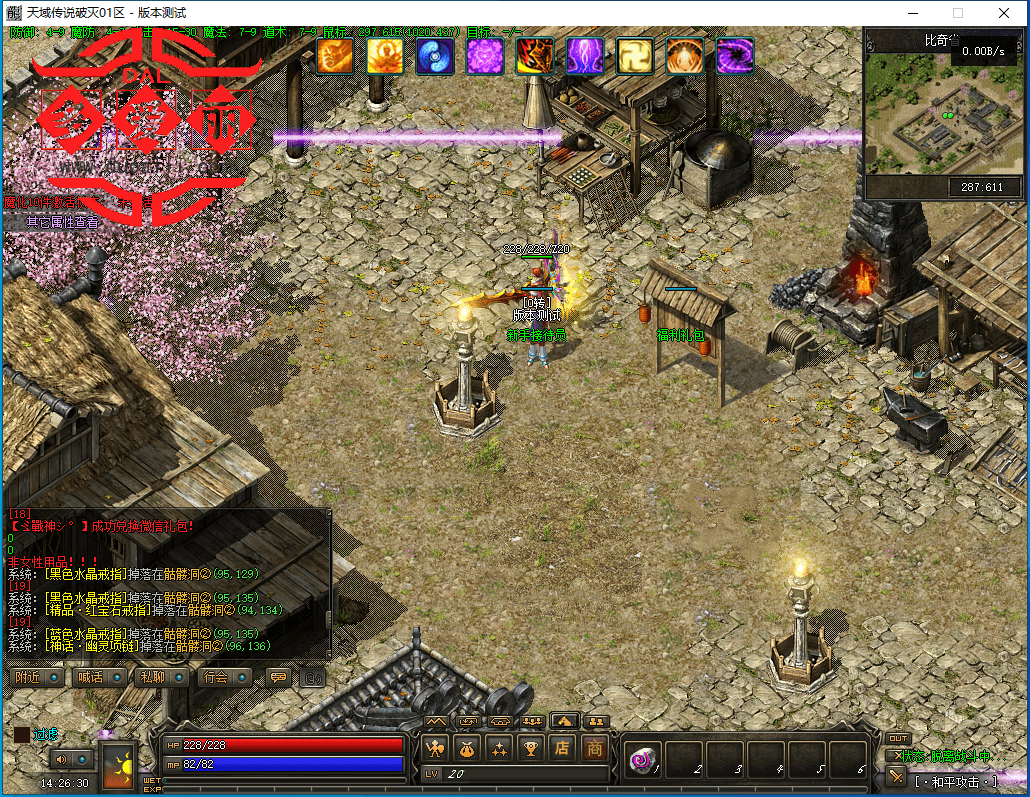Close the game window

1003,13
